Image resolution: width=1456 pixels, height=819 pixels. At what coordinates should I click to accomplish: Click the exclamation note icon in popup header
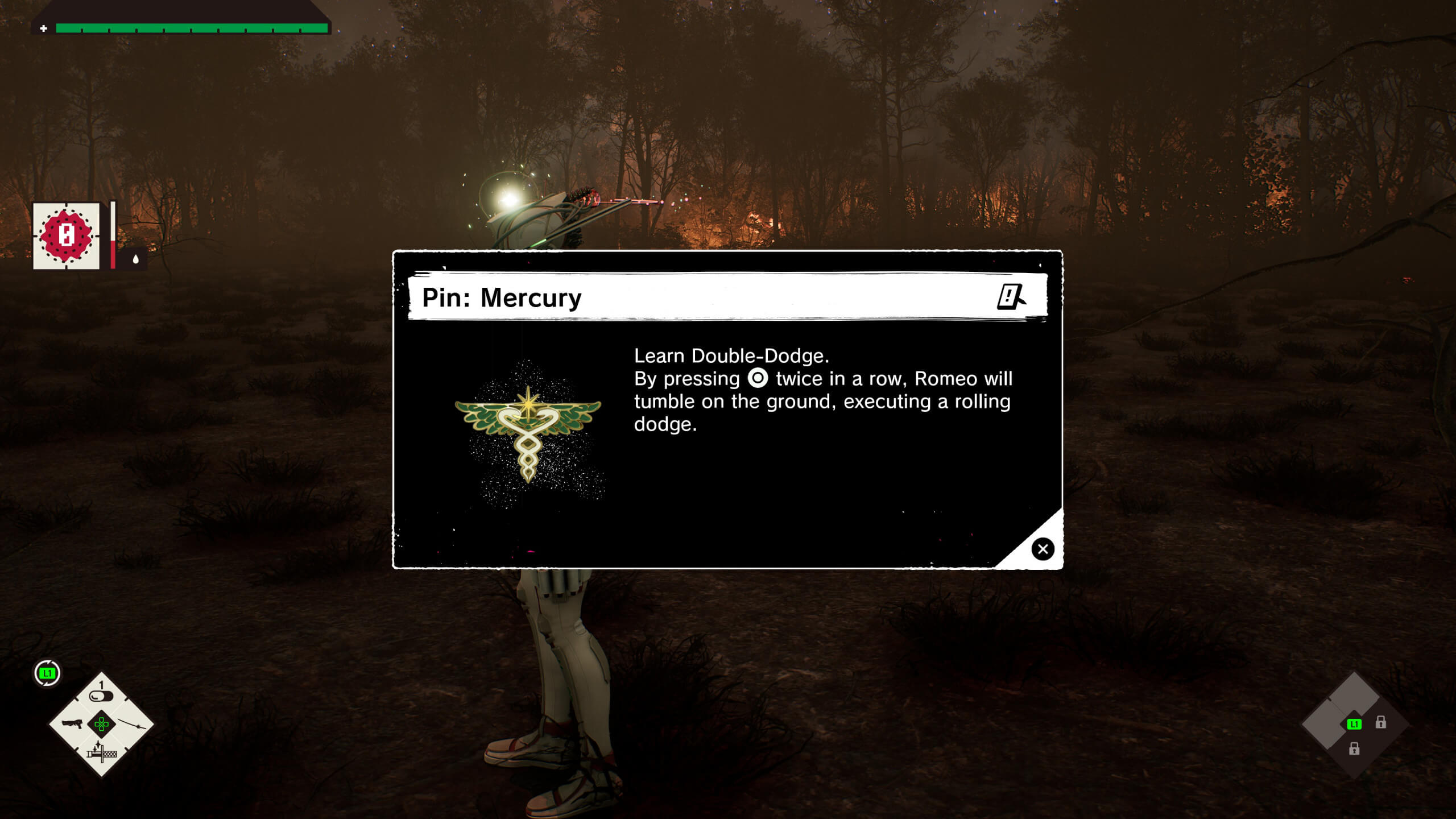tap(1011, 297)
